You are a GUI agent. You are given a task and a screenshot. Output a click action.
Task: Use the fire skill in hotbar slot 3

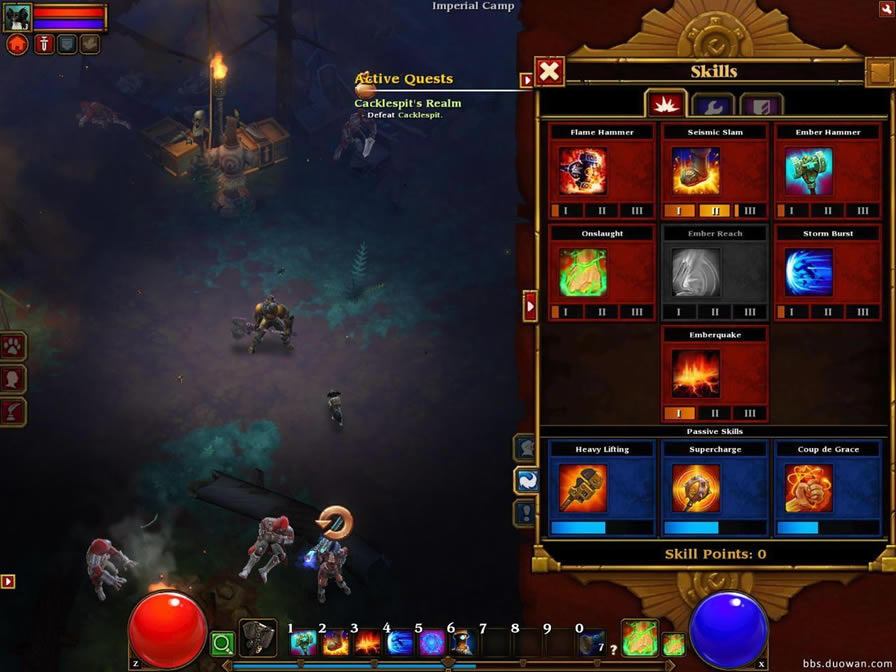[x=367, y=643]
